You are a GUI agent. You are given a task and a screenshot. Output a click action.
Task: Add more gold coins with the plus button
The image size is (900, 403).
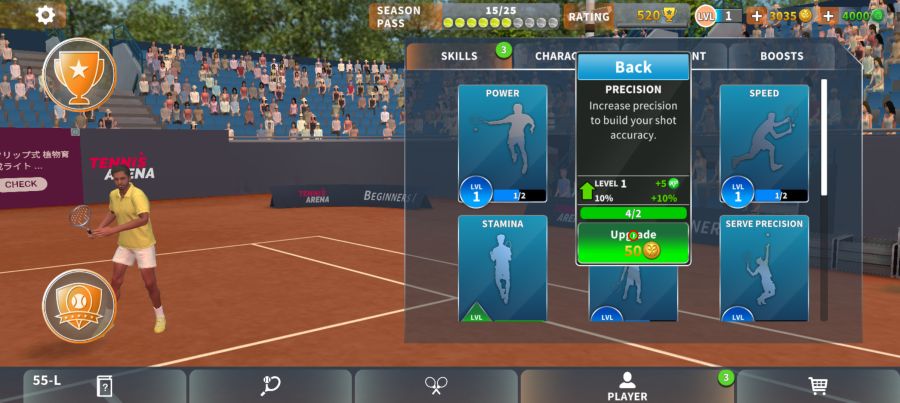[x=756, y=16]
